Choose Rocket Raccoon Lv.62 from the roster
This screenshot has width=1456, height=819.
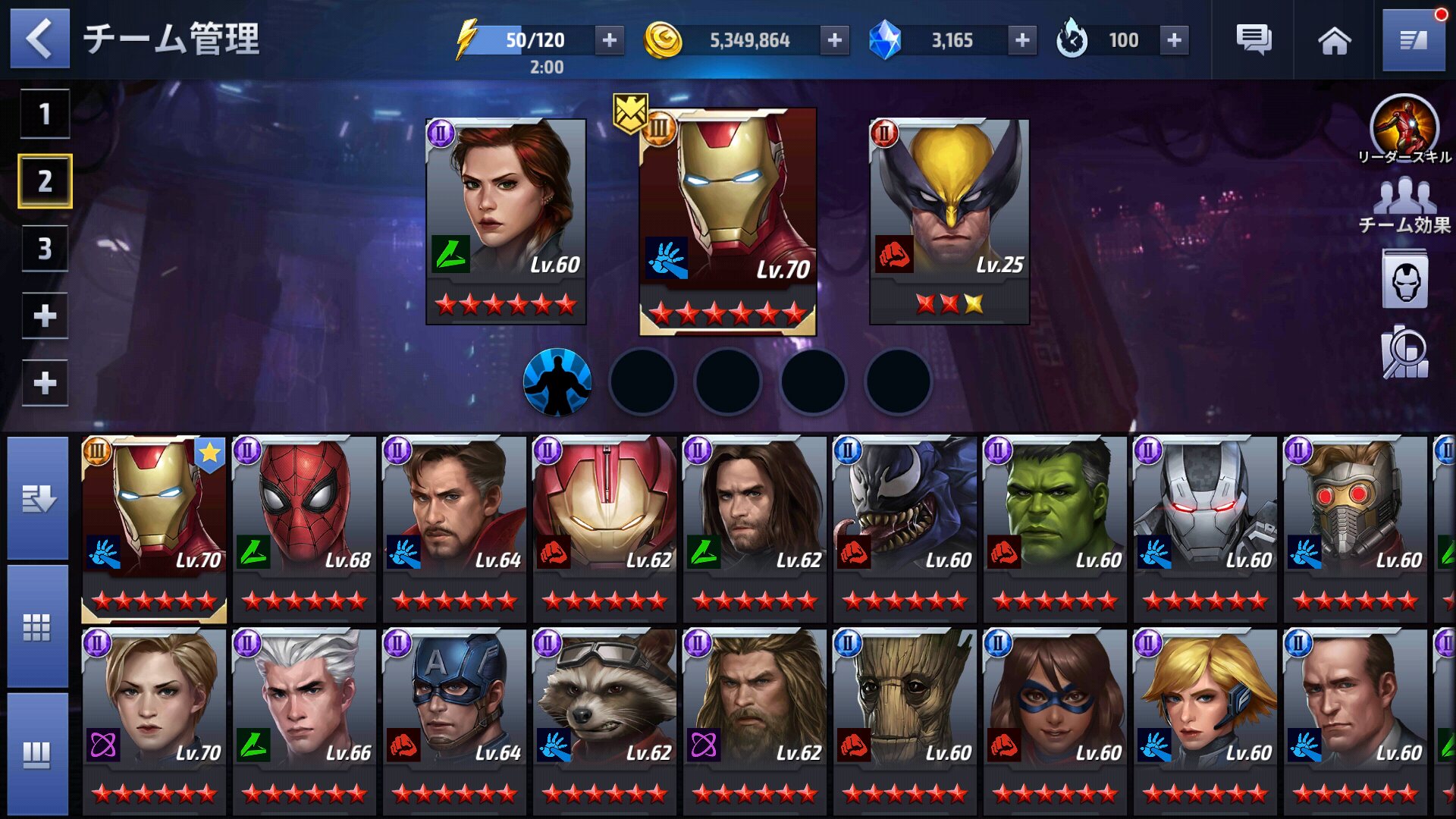pos(604,720)
